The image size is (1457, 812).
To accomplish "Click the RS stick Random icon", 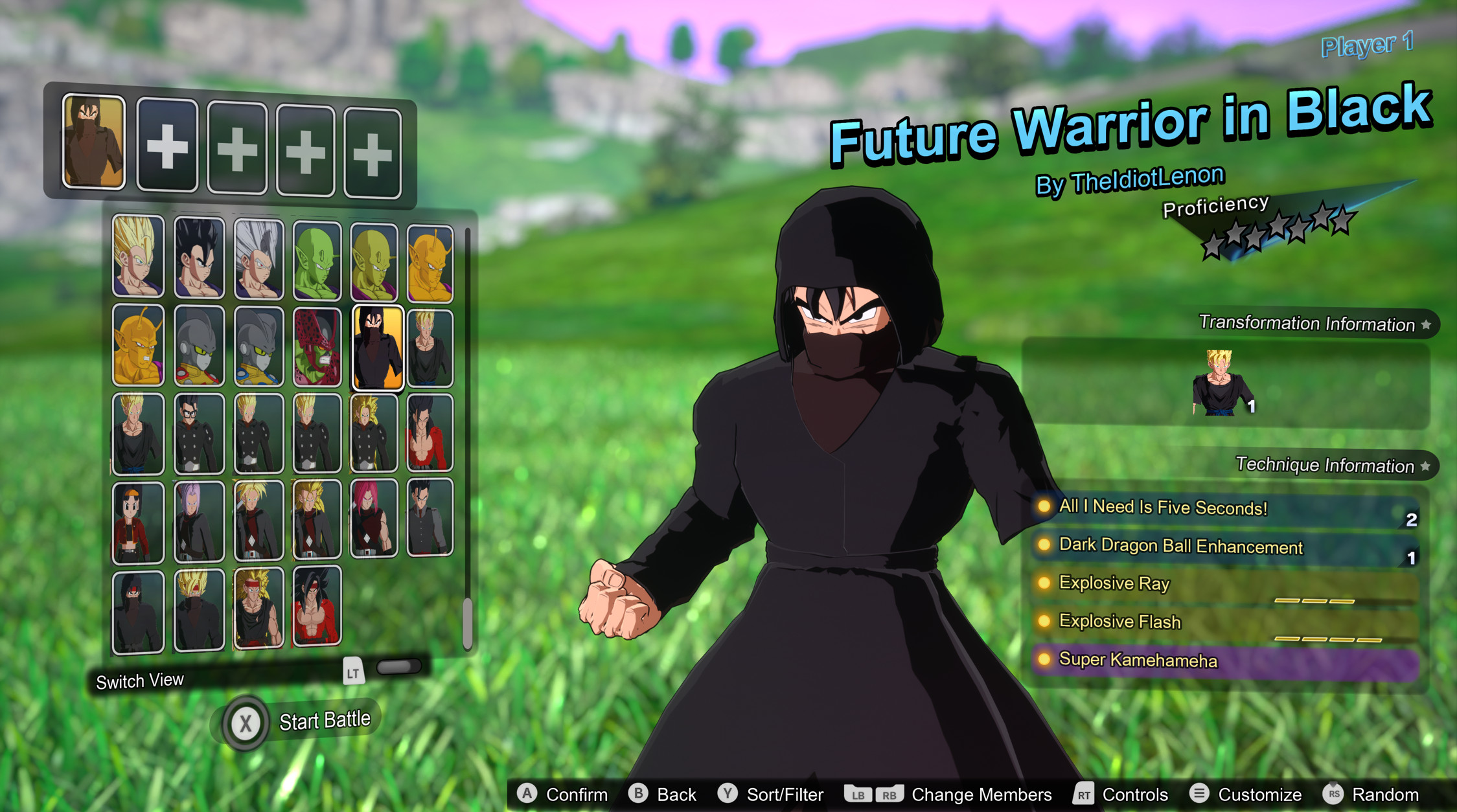I will click(1334, 795).
